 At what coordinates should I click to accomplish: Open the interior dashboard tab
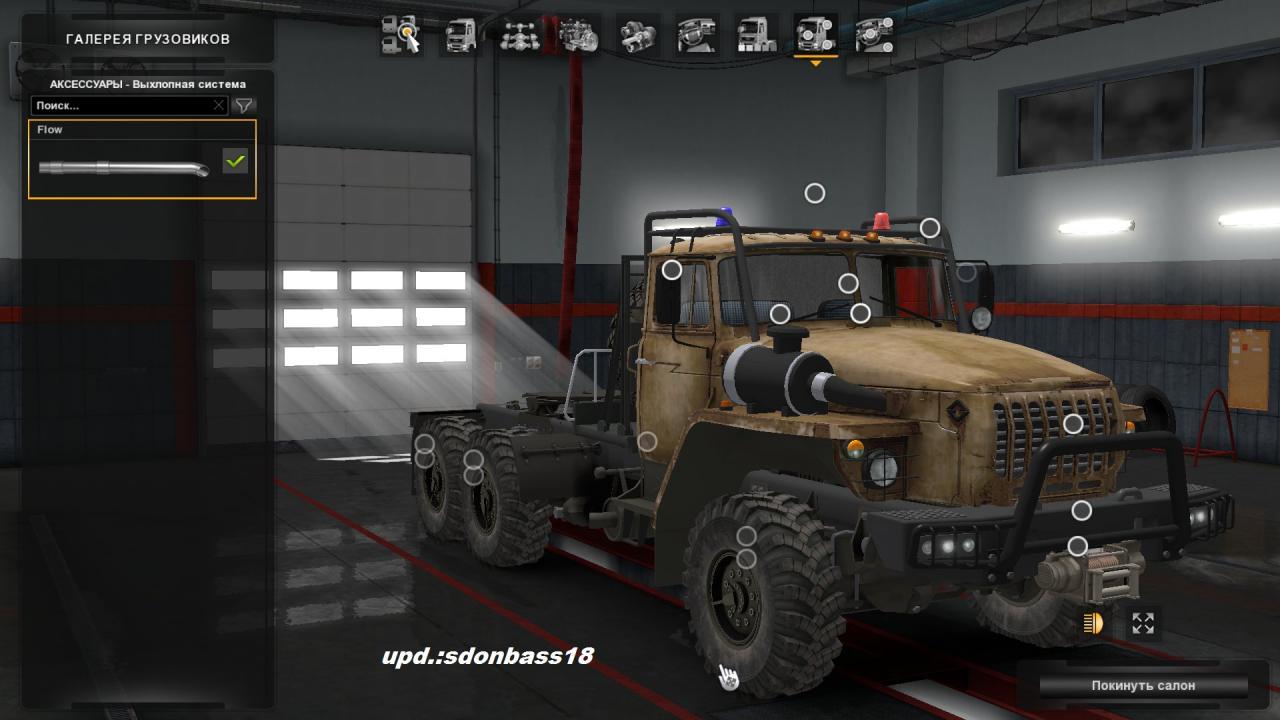[x=697, y=36]
